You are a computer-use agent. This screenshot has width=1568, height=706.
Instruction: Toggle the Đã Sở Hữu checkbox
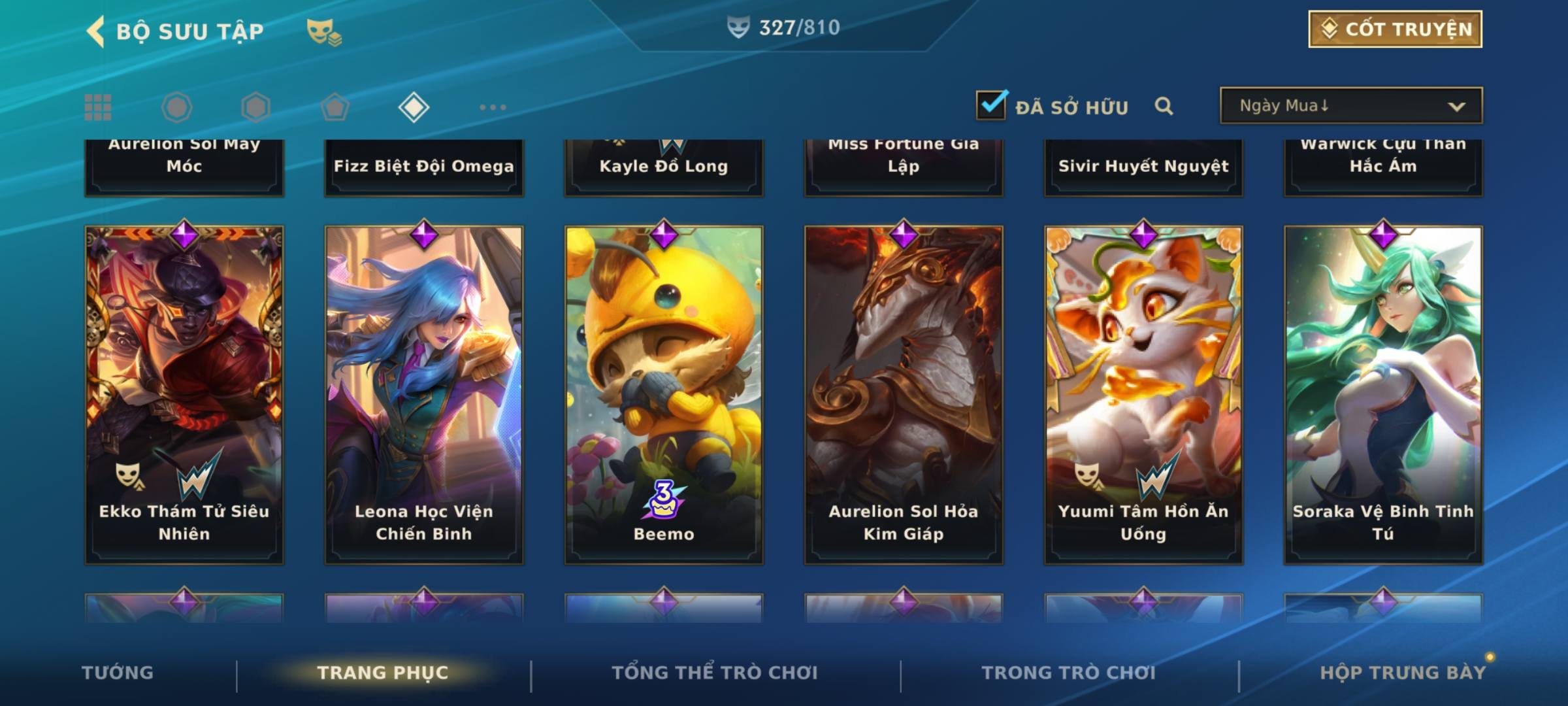click(991, 105)
